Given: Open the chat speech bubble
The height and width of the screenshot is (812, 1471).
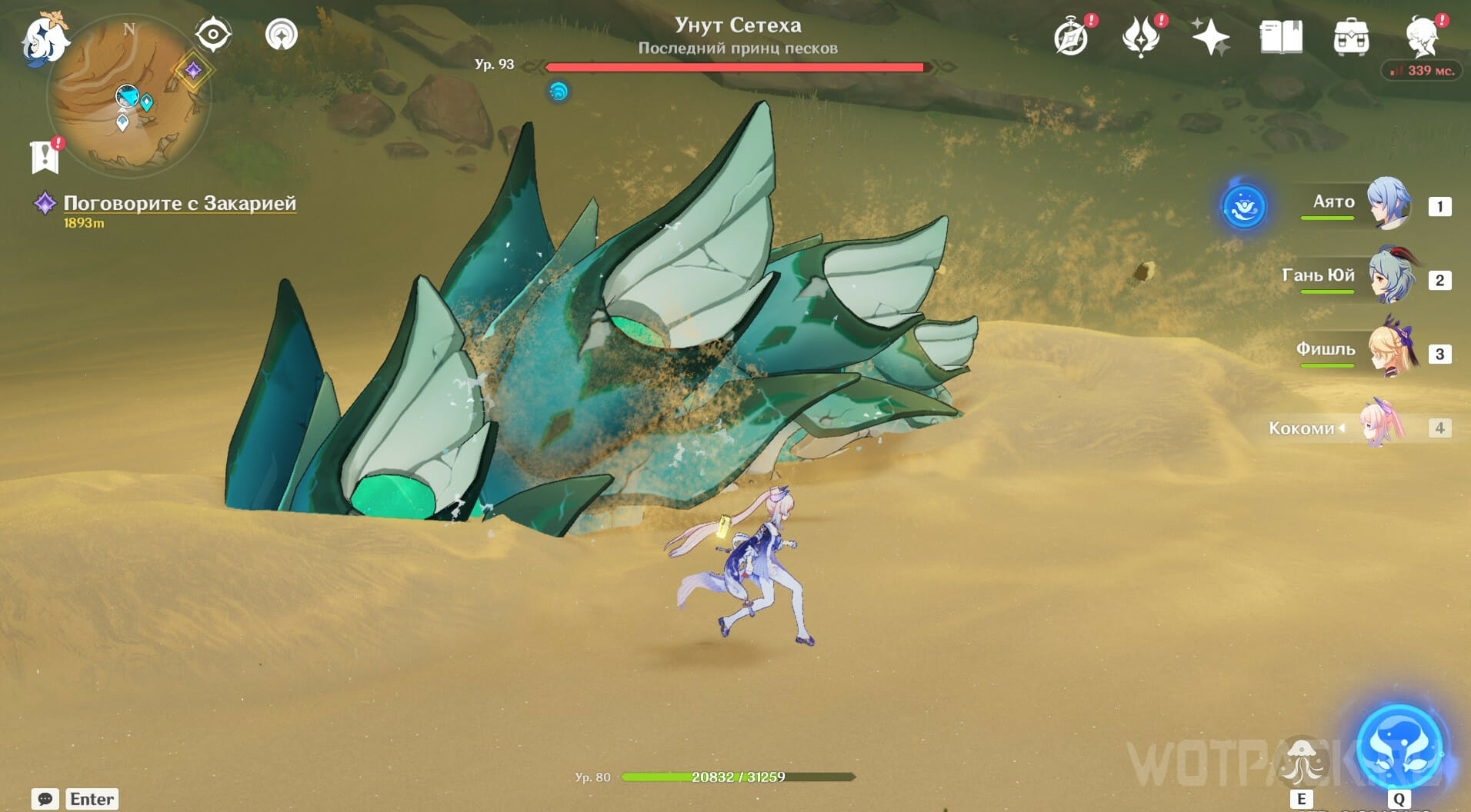Looking at the screenshot, I should pyautogui.click(x=45, y=799).
